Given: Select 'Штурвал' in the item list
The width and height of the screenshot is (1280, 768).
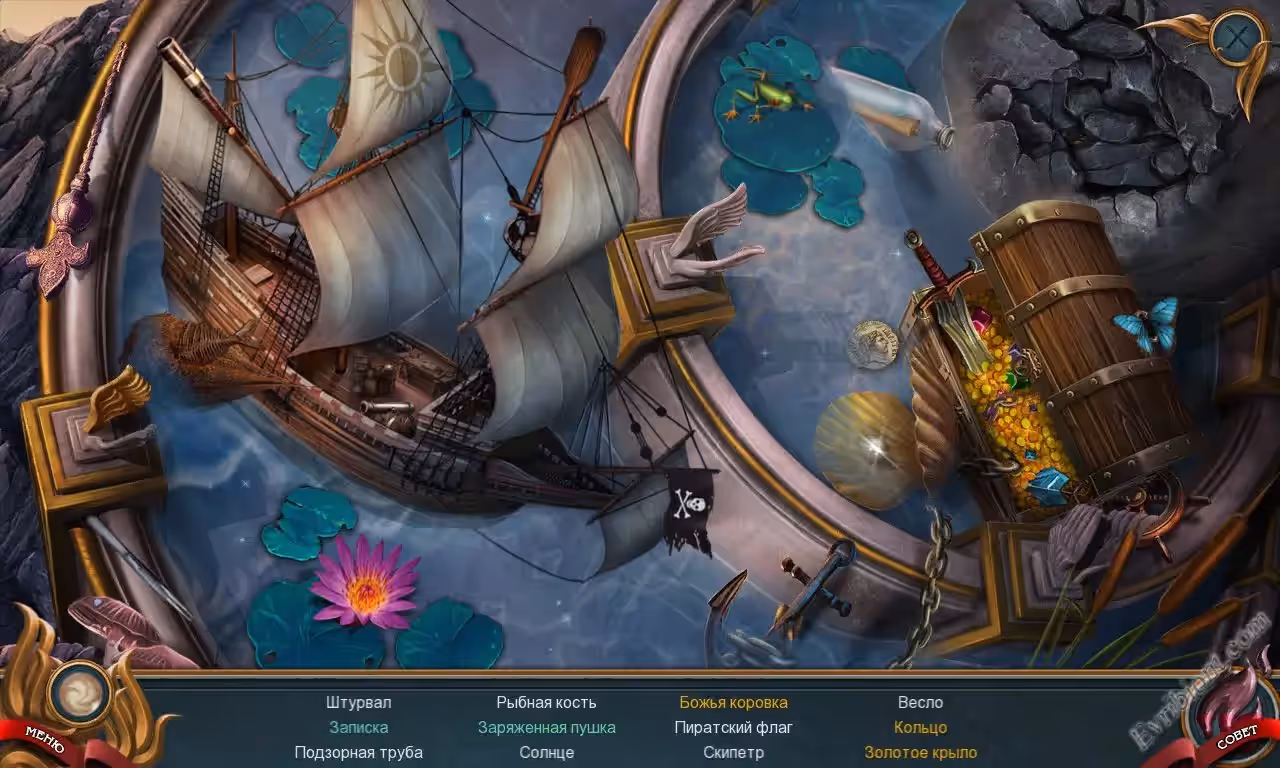Looking at the screenshot, I should (x=358, y=702).
